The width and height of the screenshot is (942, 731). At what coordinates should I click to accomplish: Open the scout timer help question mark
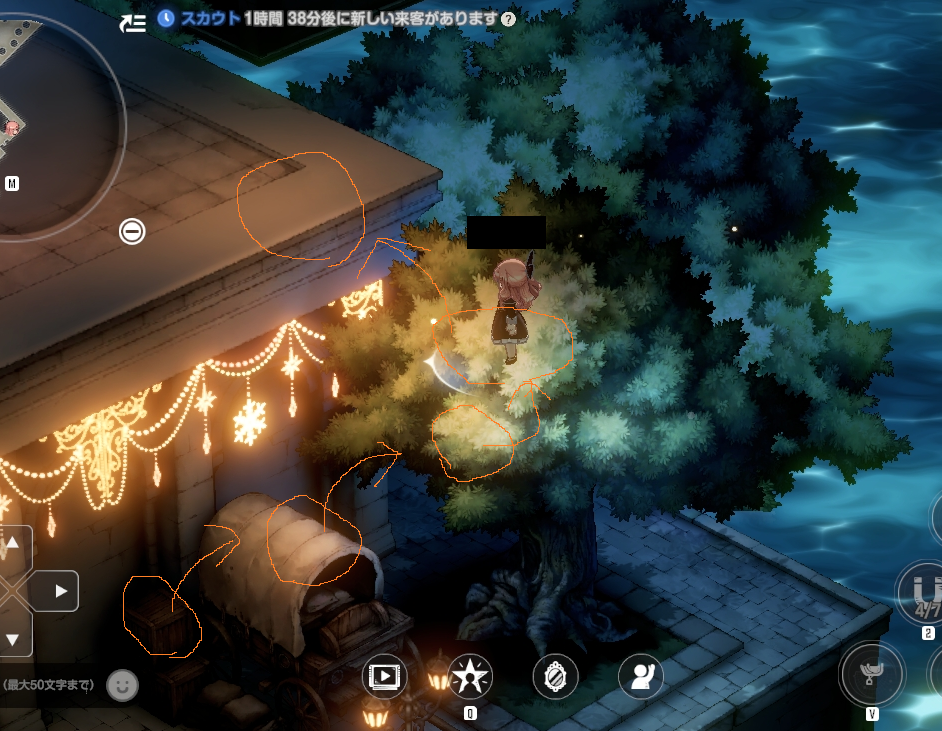pos(509,19)
